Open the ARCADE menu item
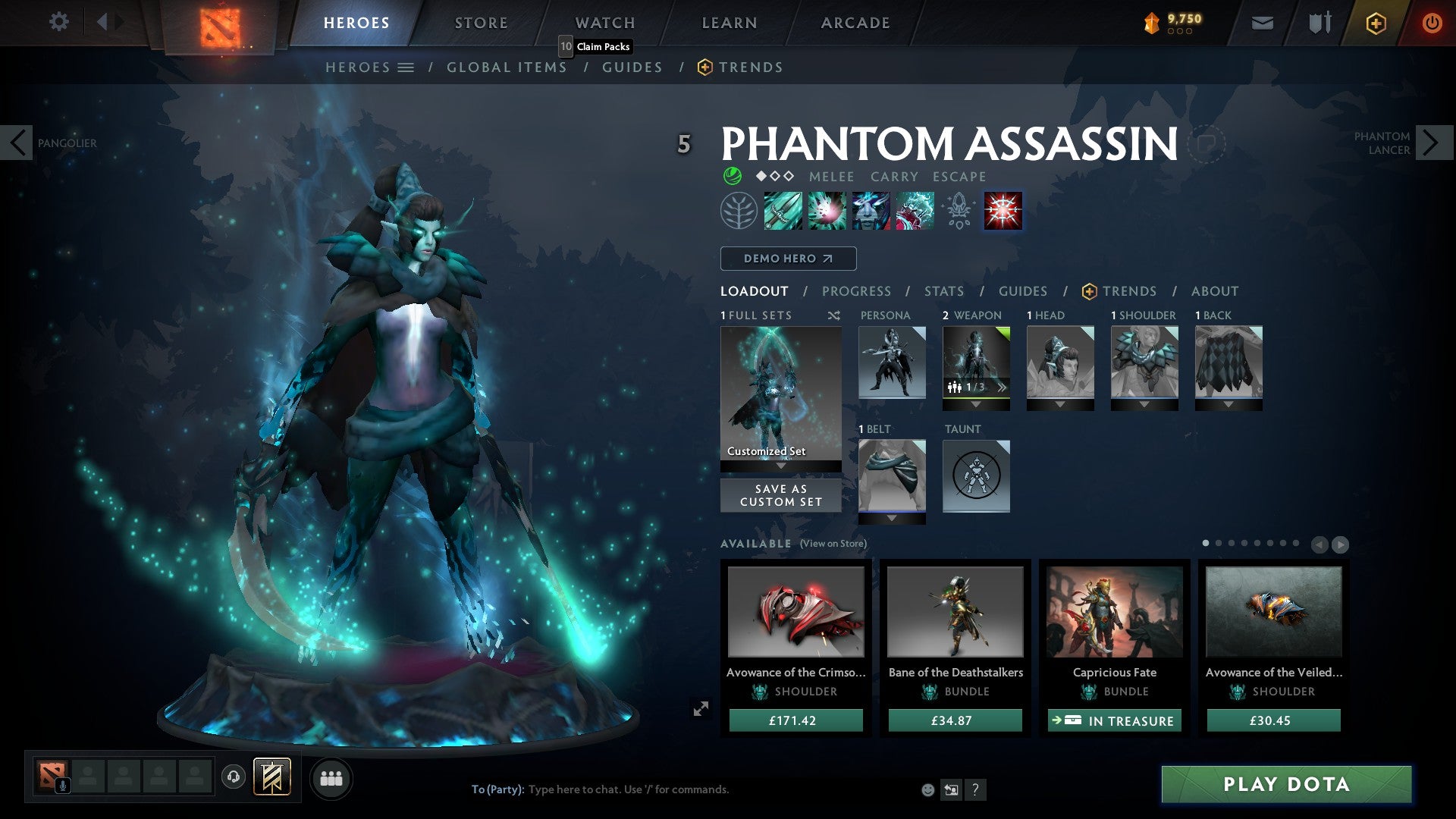This screenshot has height=819, width=1456. (x=855, y=22)
